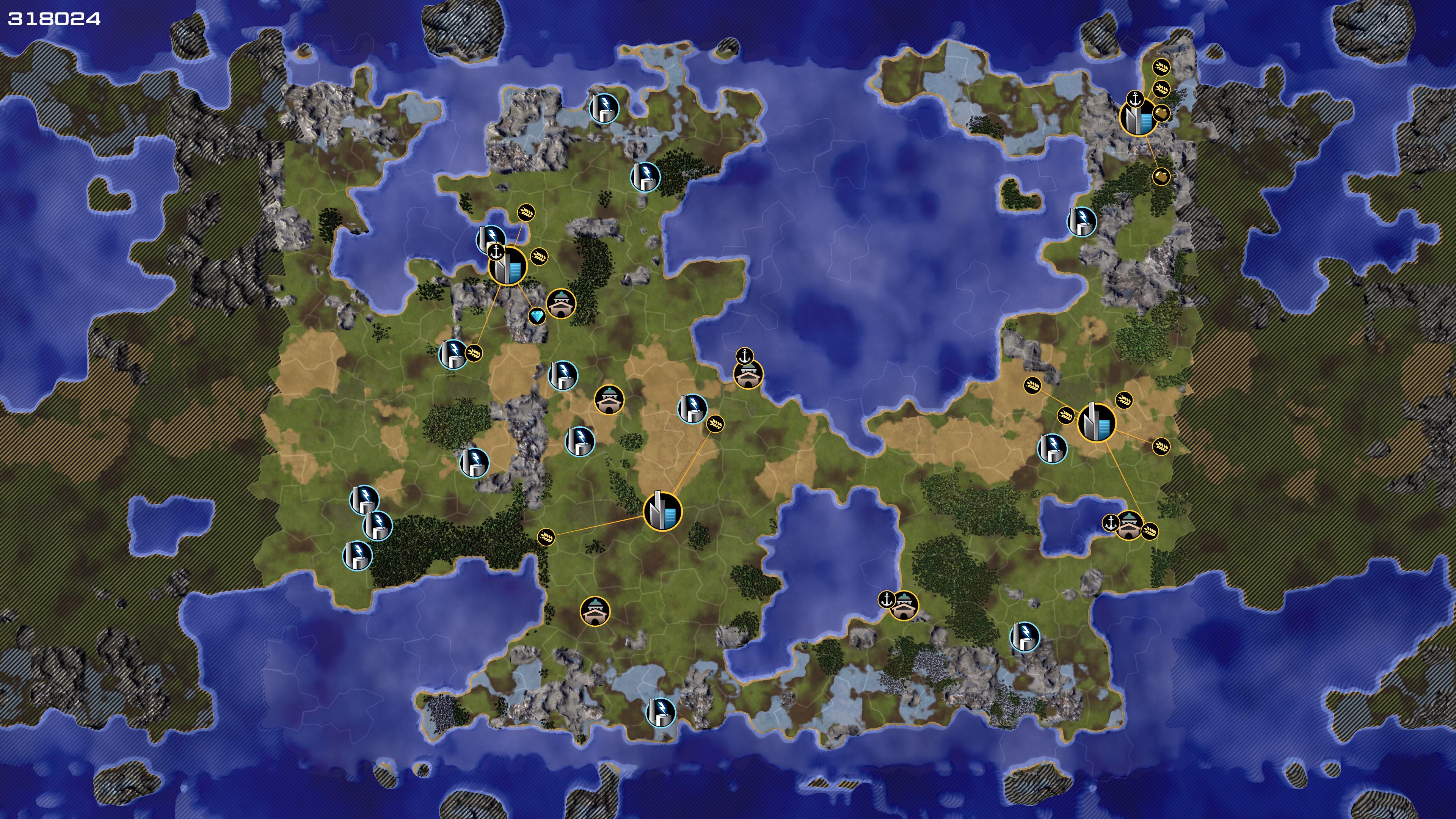This screenshot has height=819, width=1456.
Task: Select the domed town with anchor and wheat icons
Action: [1129, 525]
